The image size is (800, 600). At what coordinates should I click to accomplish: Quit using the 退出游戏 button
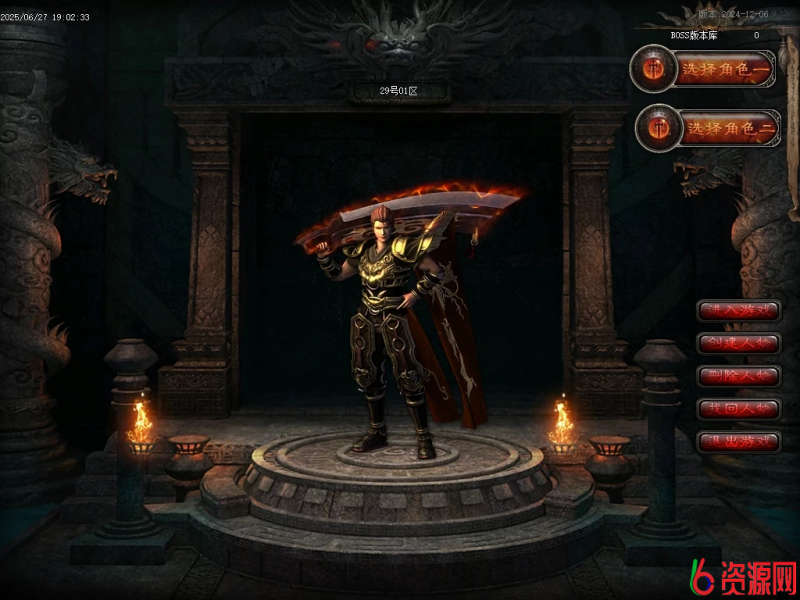click(739, 441)
